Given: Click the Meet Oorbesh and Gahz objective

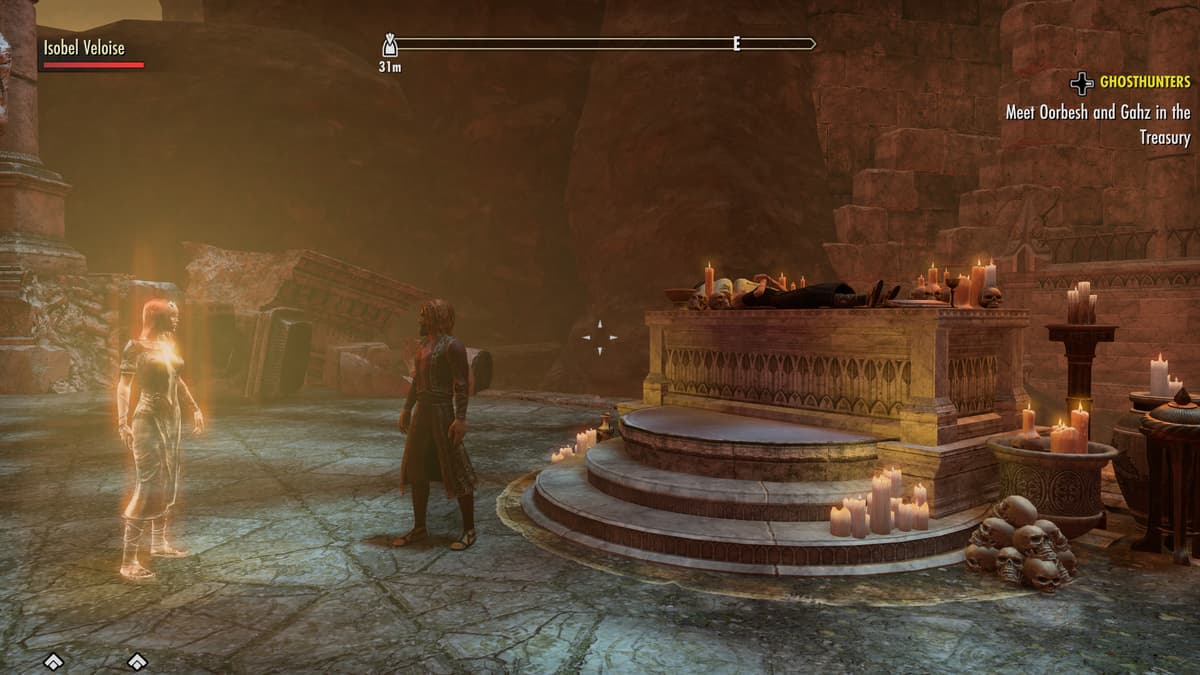Looking at the screenshot, I should [1098, 125].
